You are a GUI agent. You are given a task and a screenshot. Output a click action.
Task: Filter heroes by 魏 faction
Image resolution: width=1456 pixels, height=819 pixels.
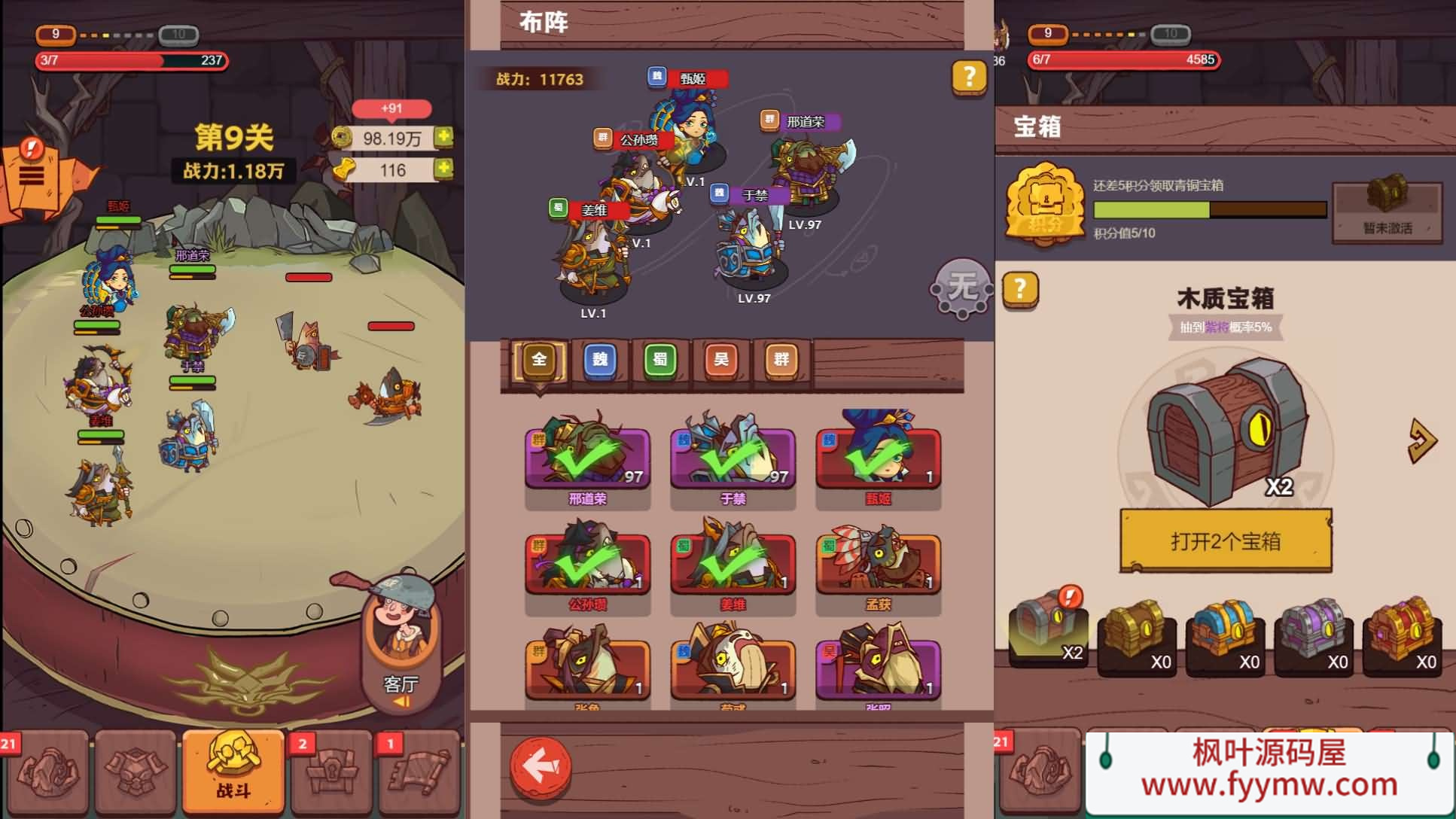pos(600,360)
